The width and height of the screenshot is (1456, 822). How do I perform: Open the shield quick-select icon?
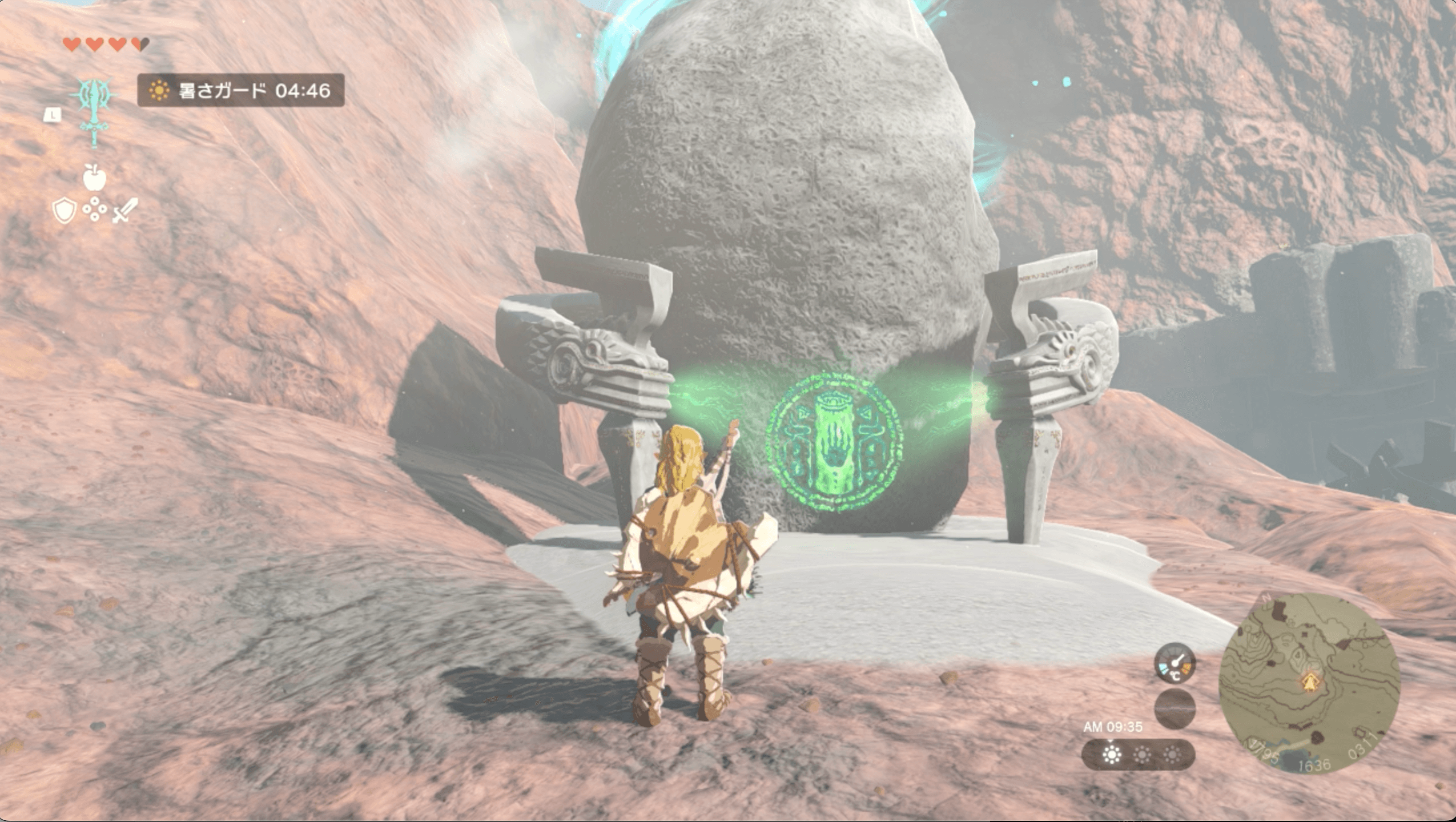[64, 211]
